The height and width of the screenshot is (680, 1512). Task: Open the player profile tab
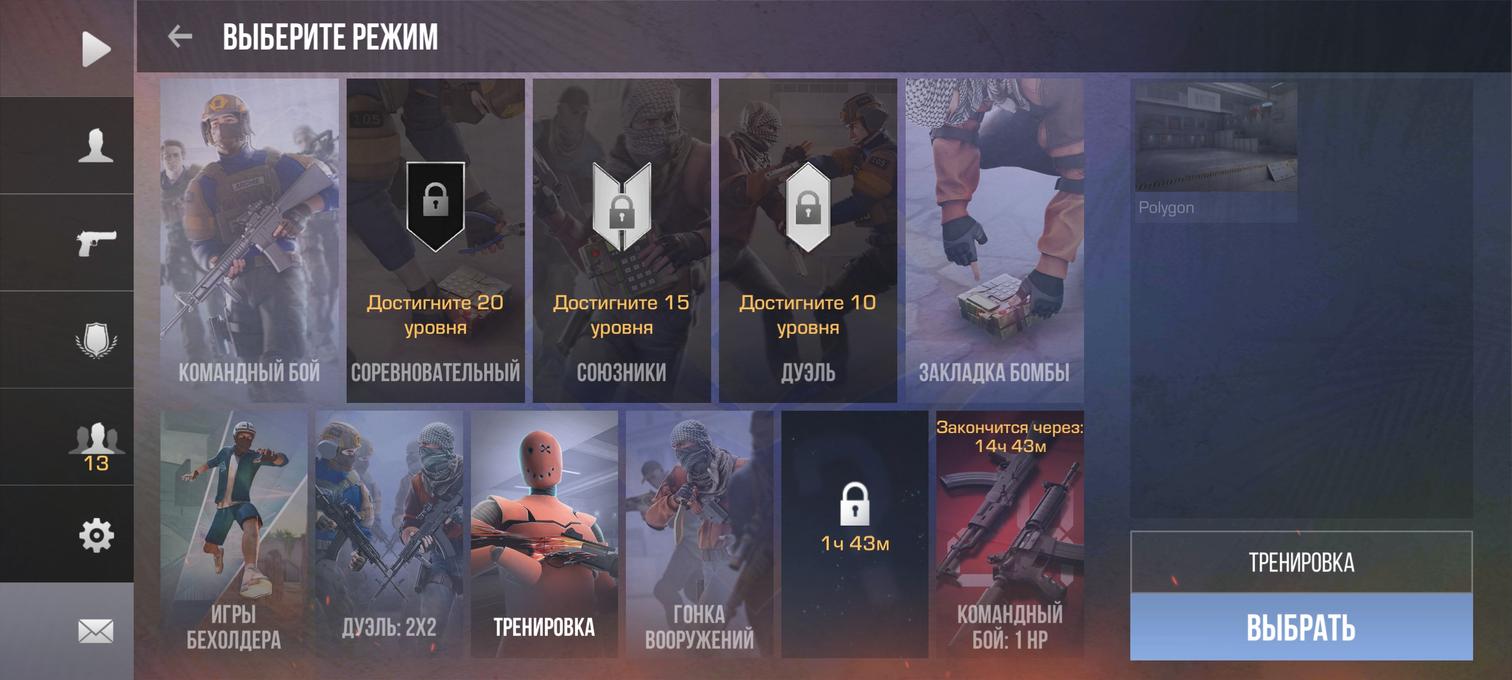coord(96,146)
